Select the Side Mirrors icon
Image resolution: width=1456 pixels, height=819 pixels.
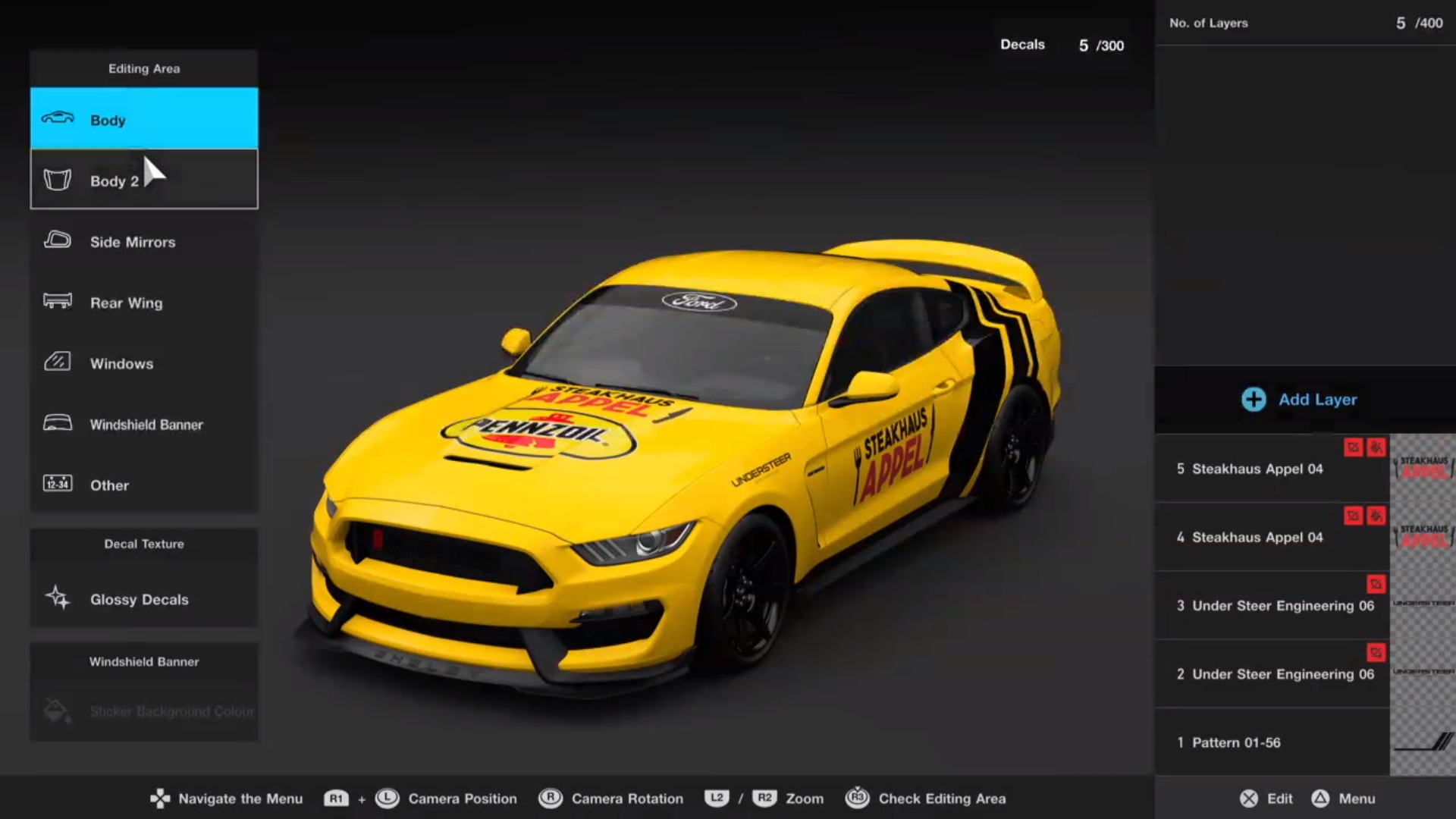click(x=57, y=241)
